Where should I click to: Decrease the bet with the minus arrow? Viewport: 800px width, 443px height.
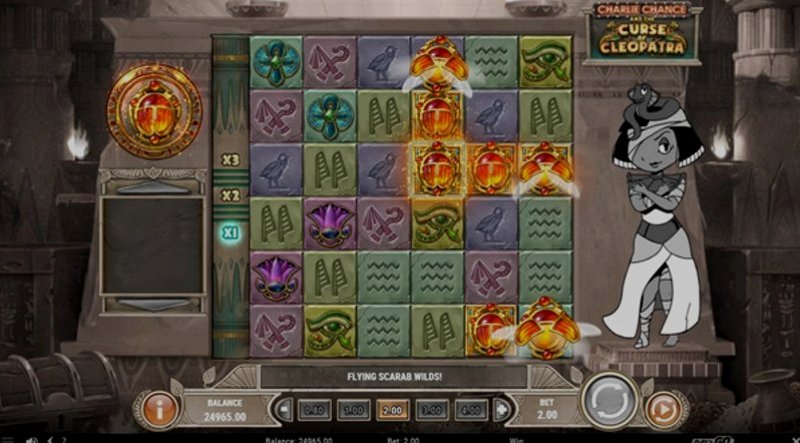[x=285, y=409]
